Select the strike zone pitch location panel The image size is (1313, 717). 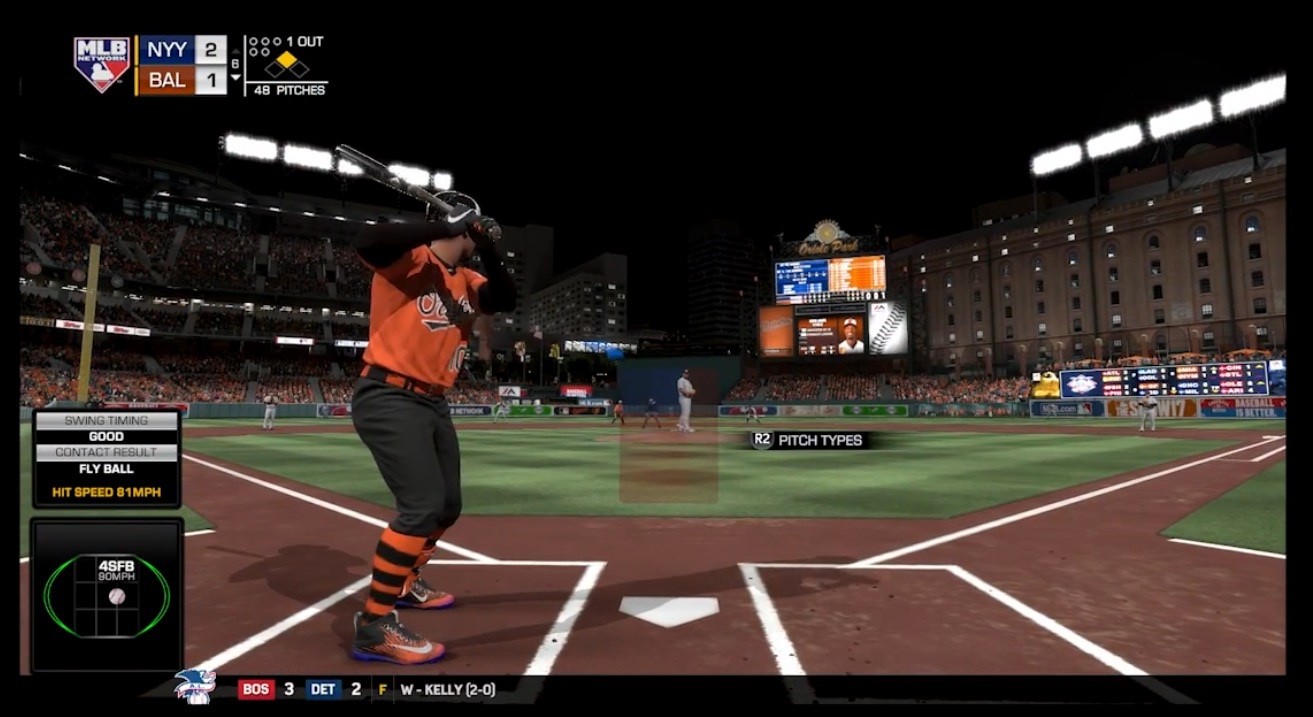(107, 596)
